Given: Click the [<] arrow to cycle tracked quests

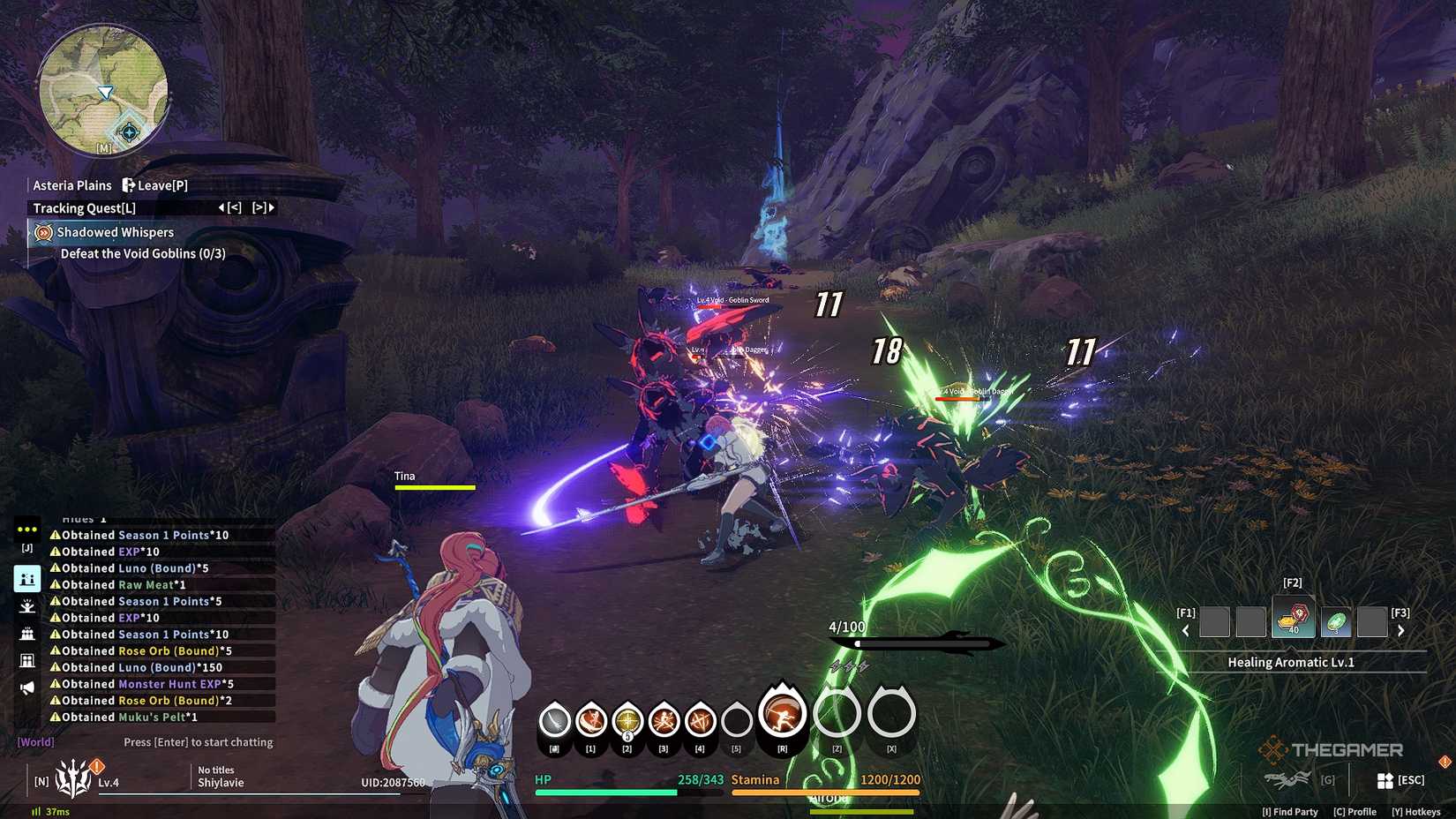Looking at the screenshot, I should click(234, 207).
